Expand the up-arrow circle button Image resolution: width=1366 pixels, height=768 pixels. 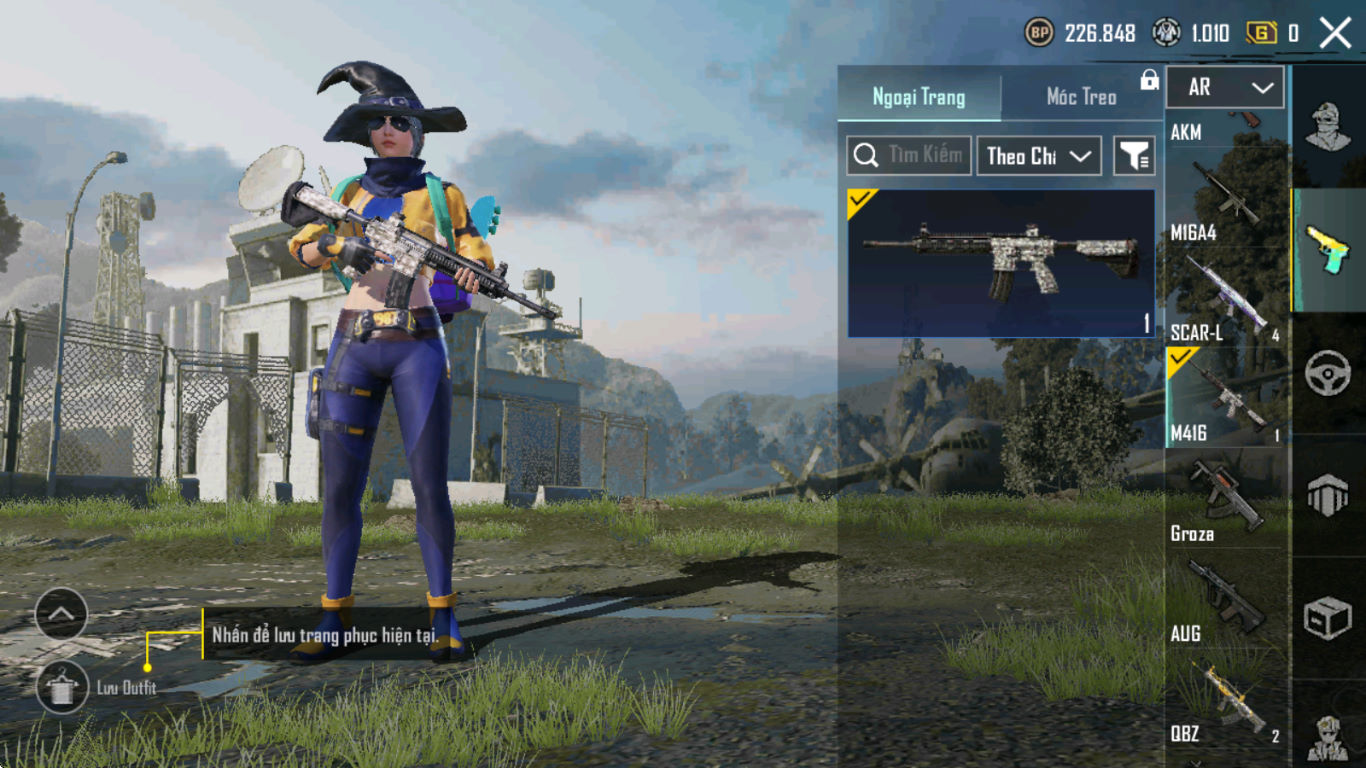point(61,613)
